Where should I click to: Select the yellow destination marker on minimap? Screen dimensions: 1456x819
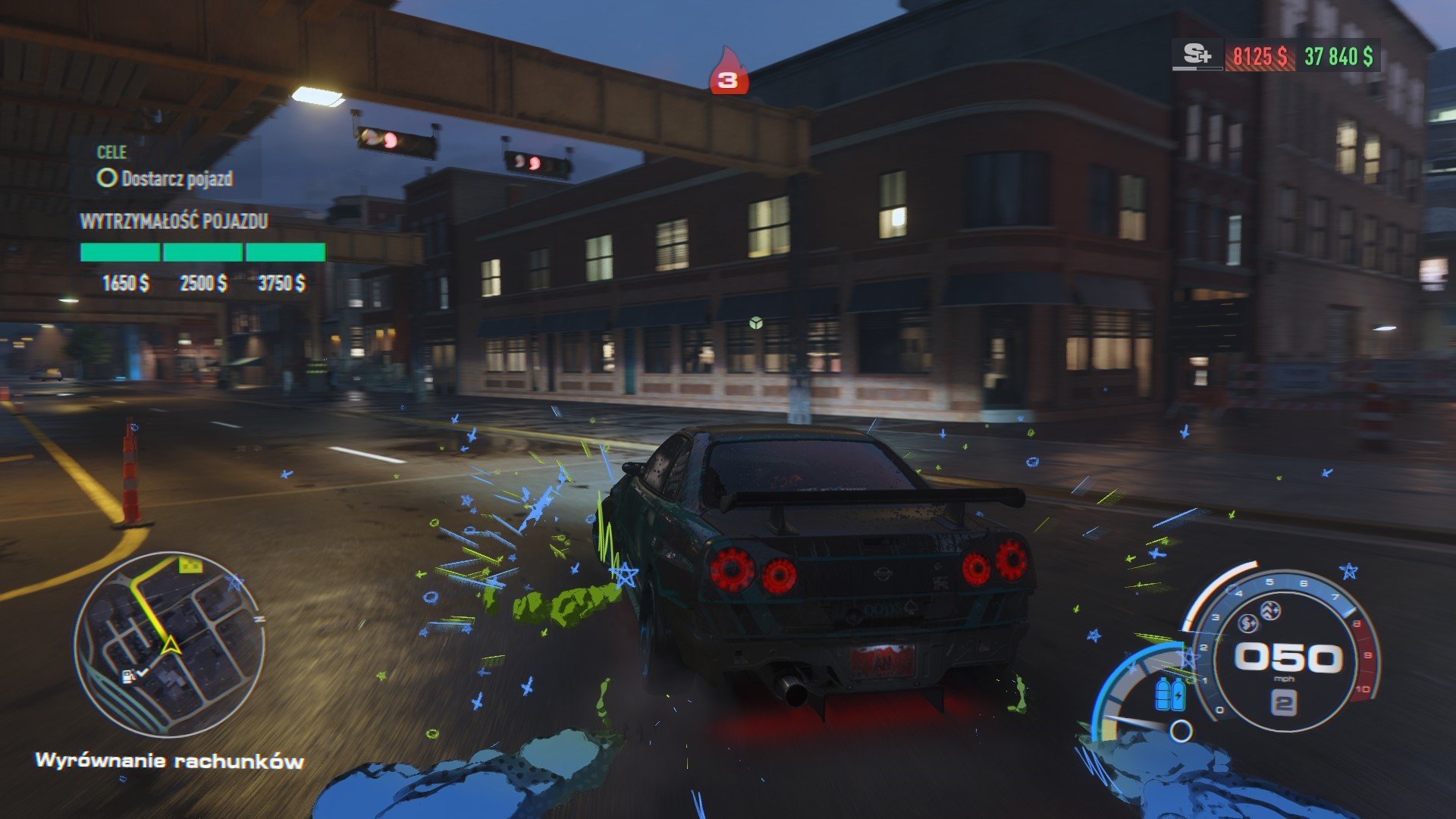click(x=190, y=564)
